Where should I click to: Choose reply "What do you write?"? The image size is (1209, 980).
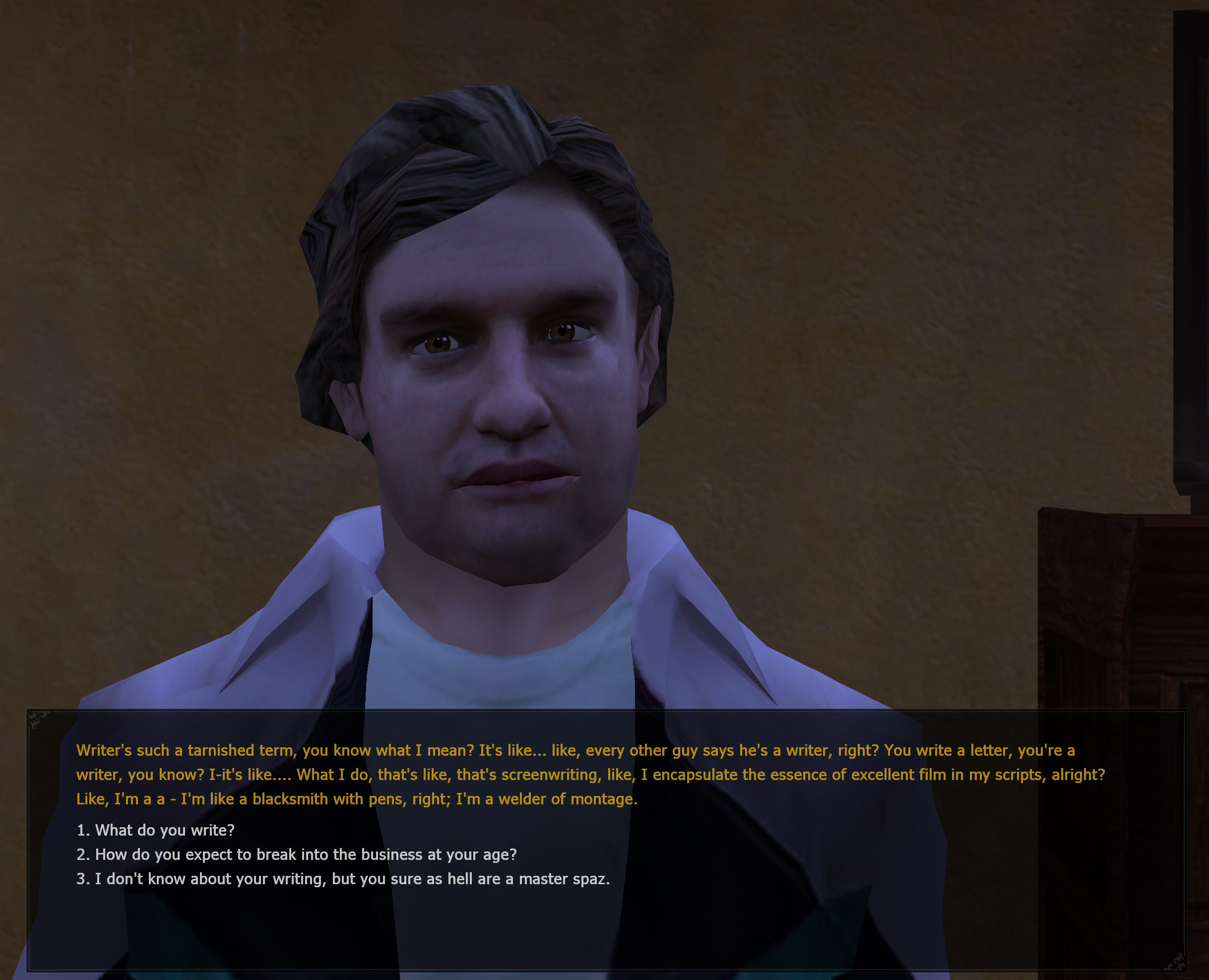(156, 830)
